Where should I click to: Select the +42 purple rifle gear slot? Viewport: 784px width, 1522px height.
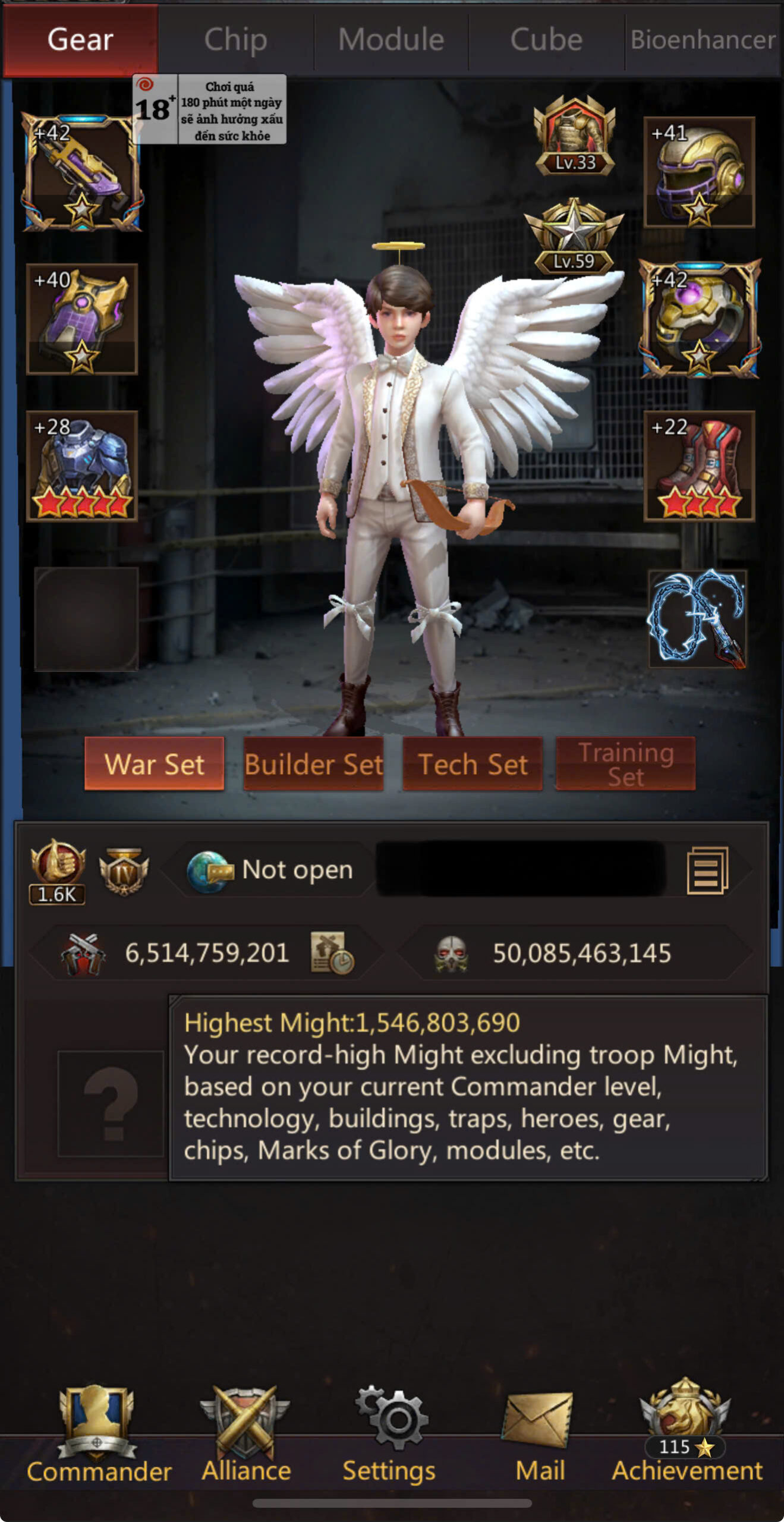81,172
